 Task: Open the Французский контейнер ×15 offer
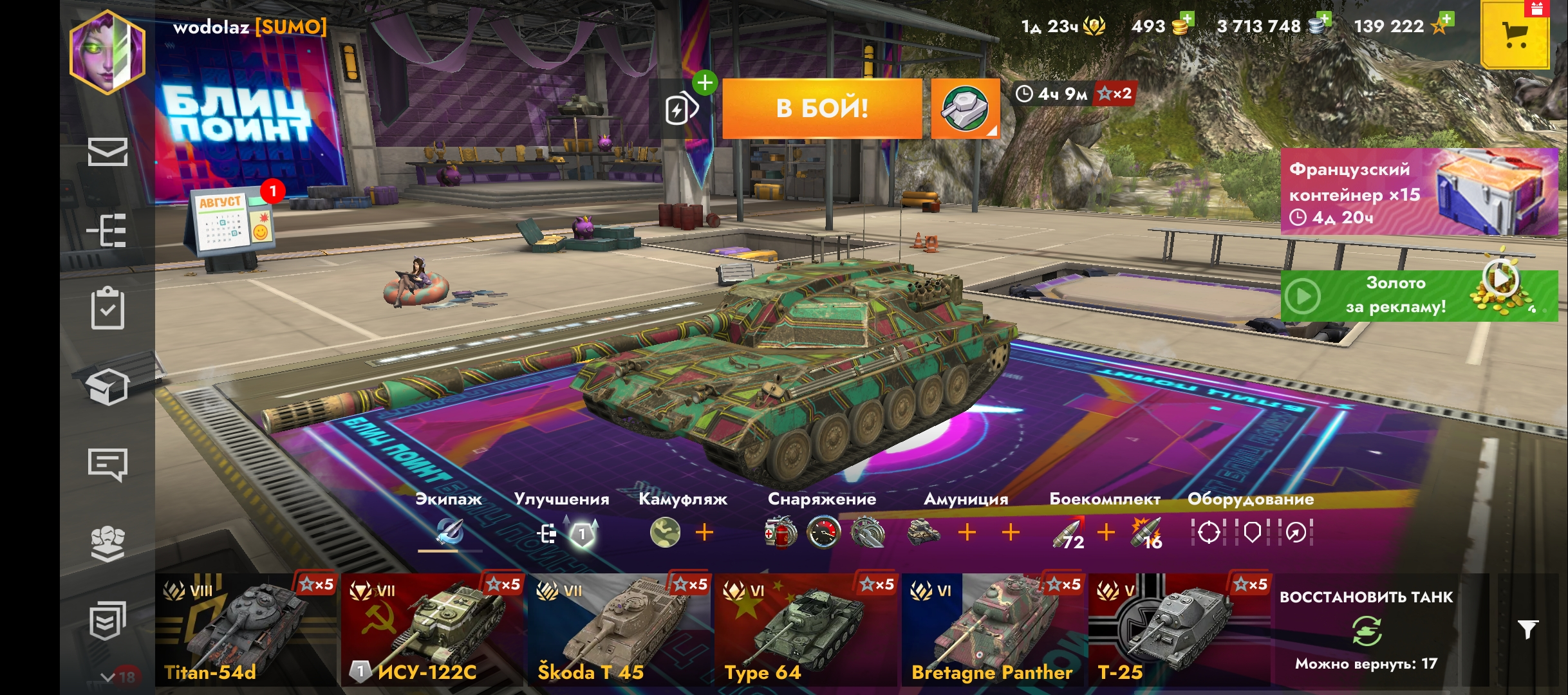coord(1419,192)
